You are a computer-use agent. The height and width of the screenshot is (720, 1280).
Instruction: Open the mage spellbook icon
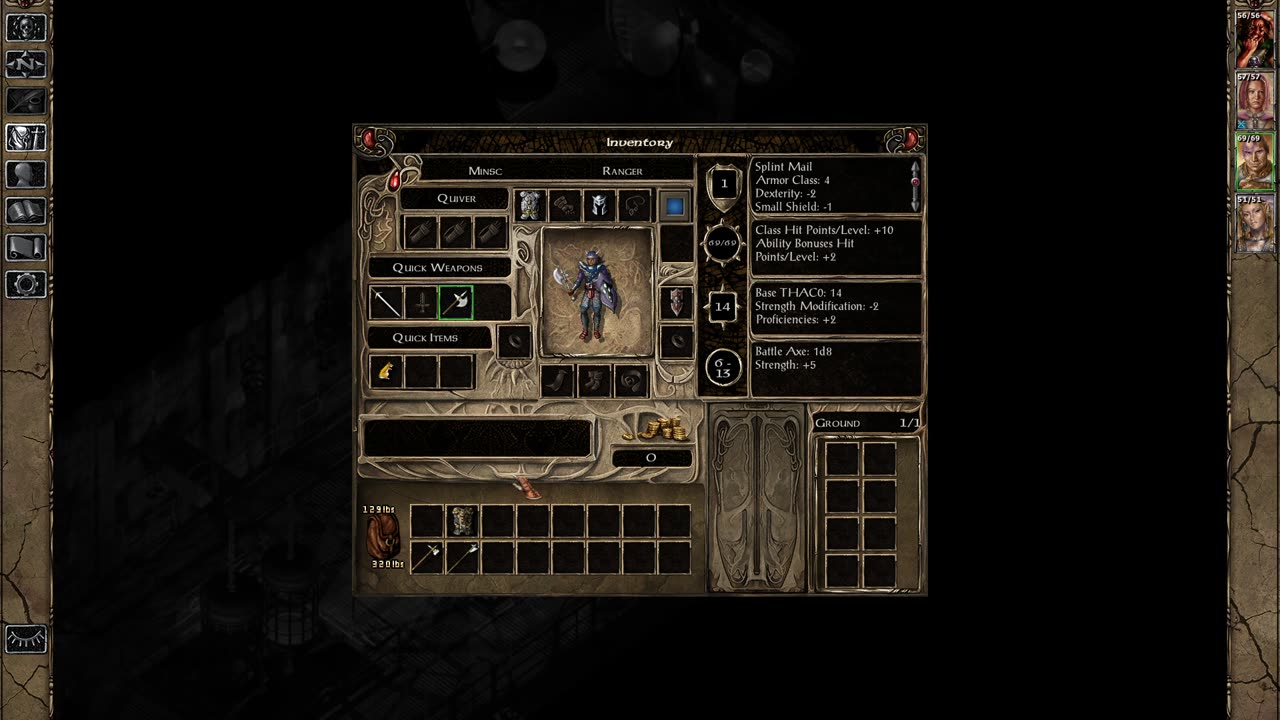point(26,211)
